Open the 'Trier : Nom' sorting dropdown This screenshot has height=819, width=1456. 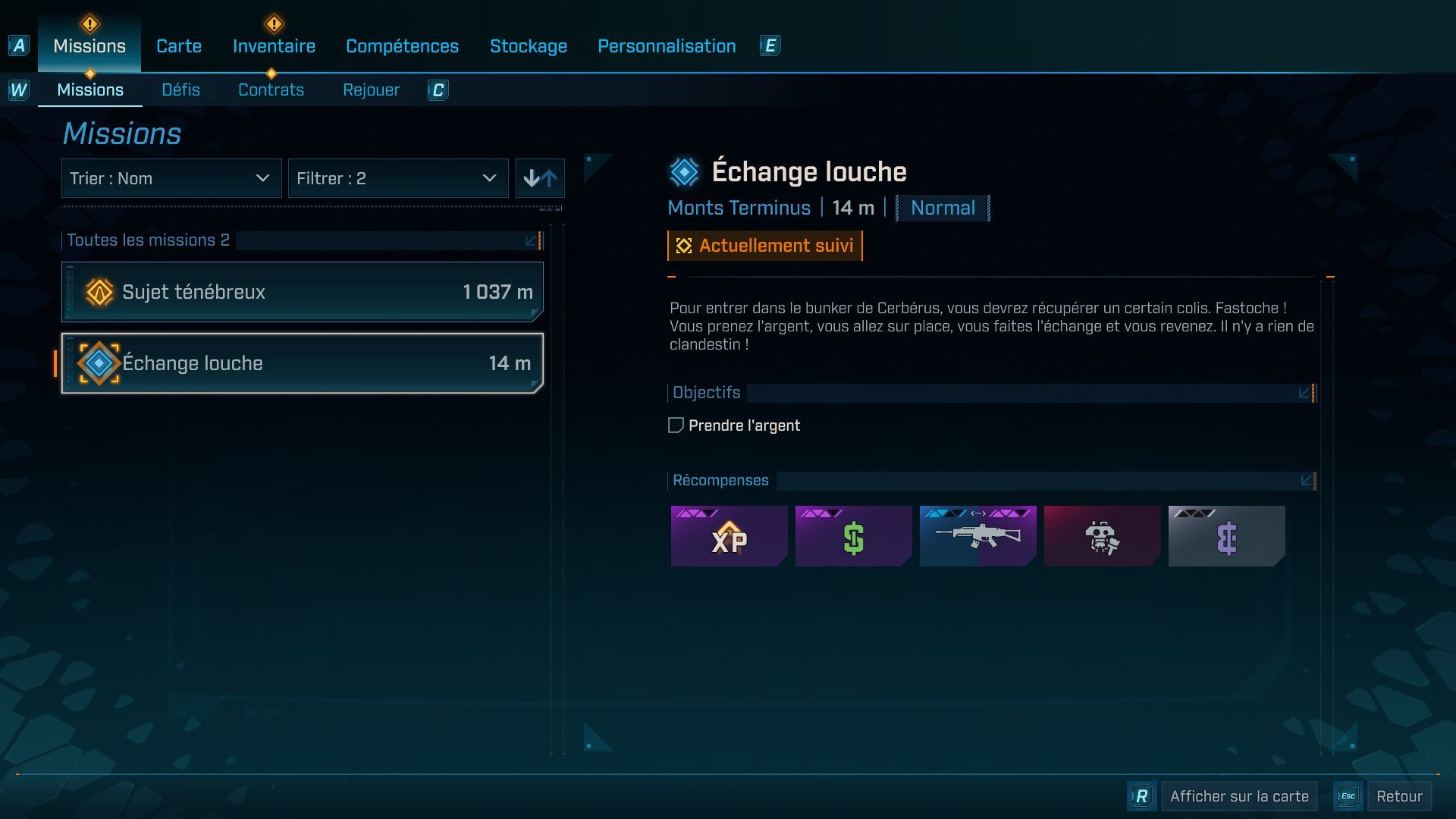171,178
